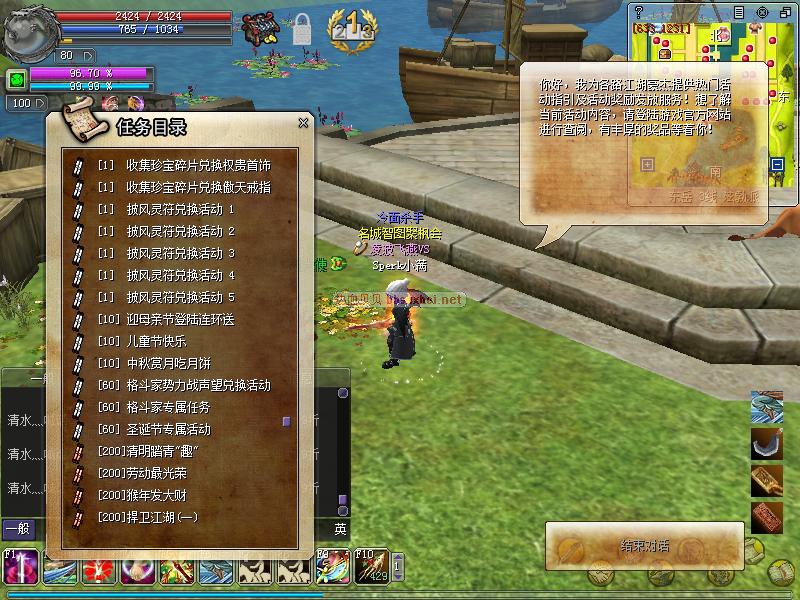The height and width of the screenshot is (600, 800).
Task: Open the 披风灵符兑换活动 3 quest entry
Action: [x=180, y=253]
